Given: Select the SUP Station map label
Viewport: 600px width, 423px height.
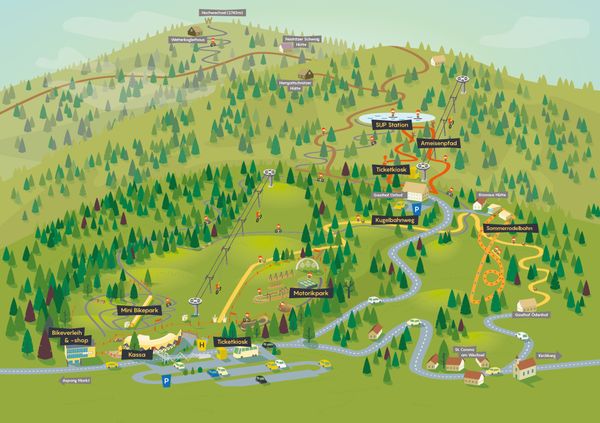Looking at the screenshot, I should point(393,126).
